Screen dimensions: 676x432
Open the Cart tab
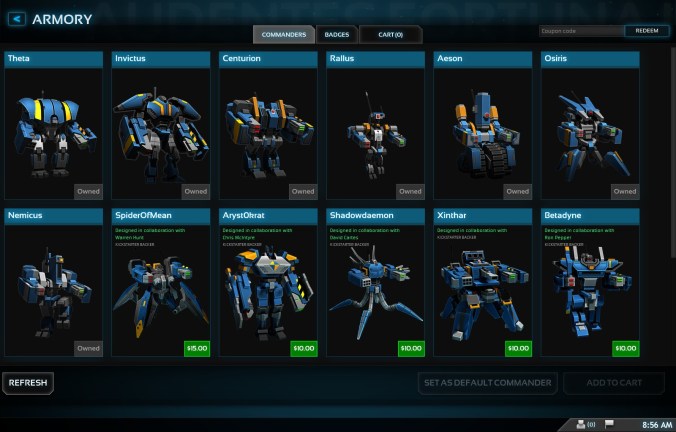[390, 35]
